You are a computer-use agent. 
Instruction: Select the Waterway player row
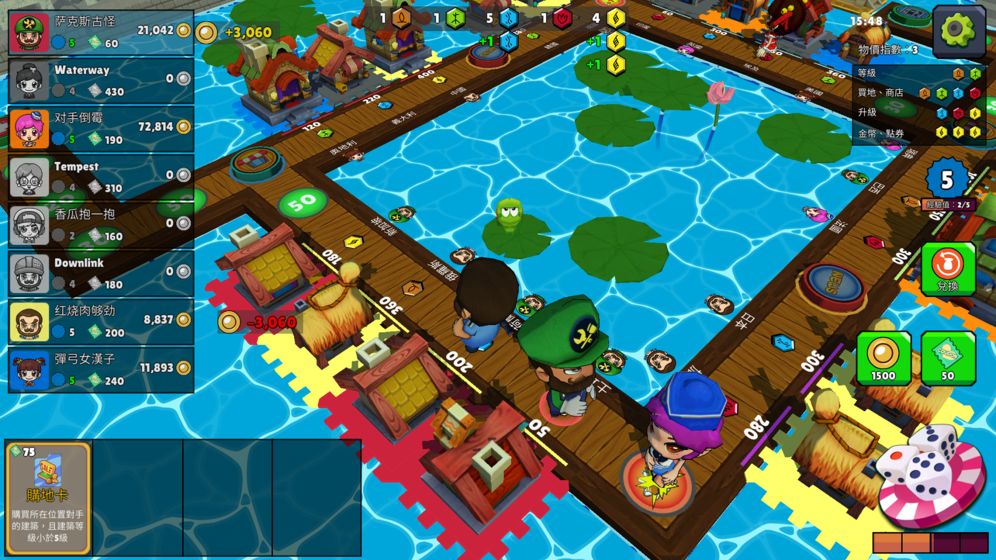point(100,81)
